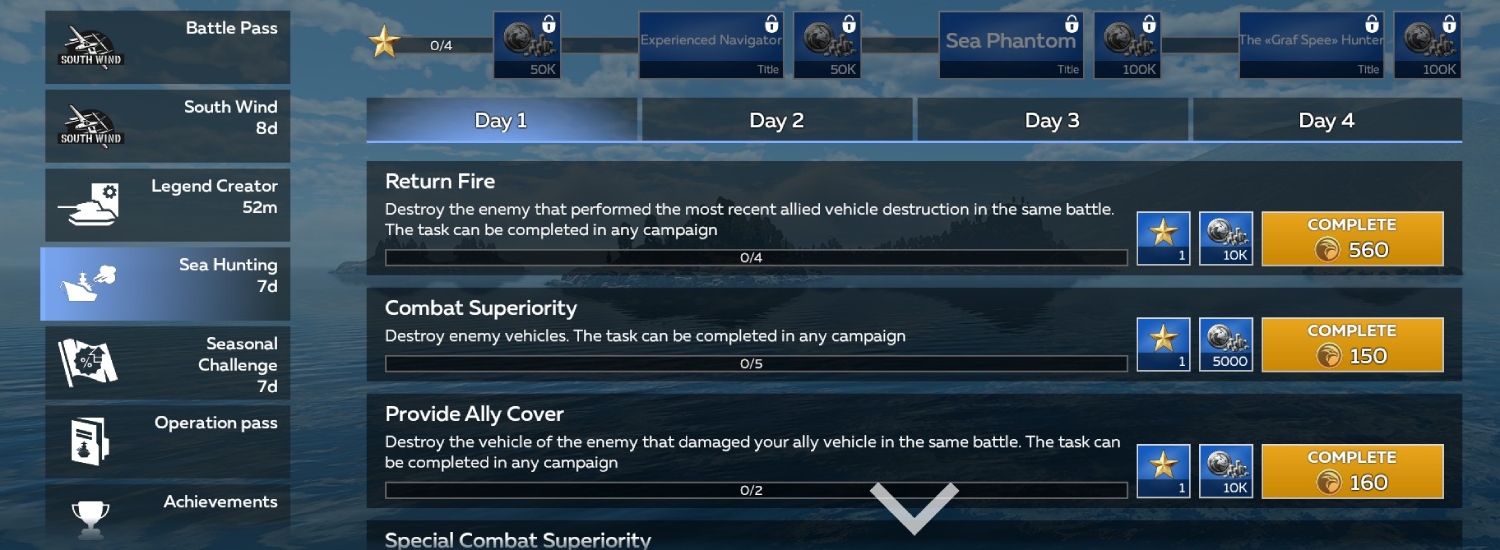Image resolution: width=1500 pixels, height=550 pixels.
Task: Click the Experienced Navigator title reward
Action: coord(711,45)
